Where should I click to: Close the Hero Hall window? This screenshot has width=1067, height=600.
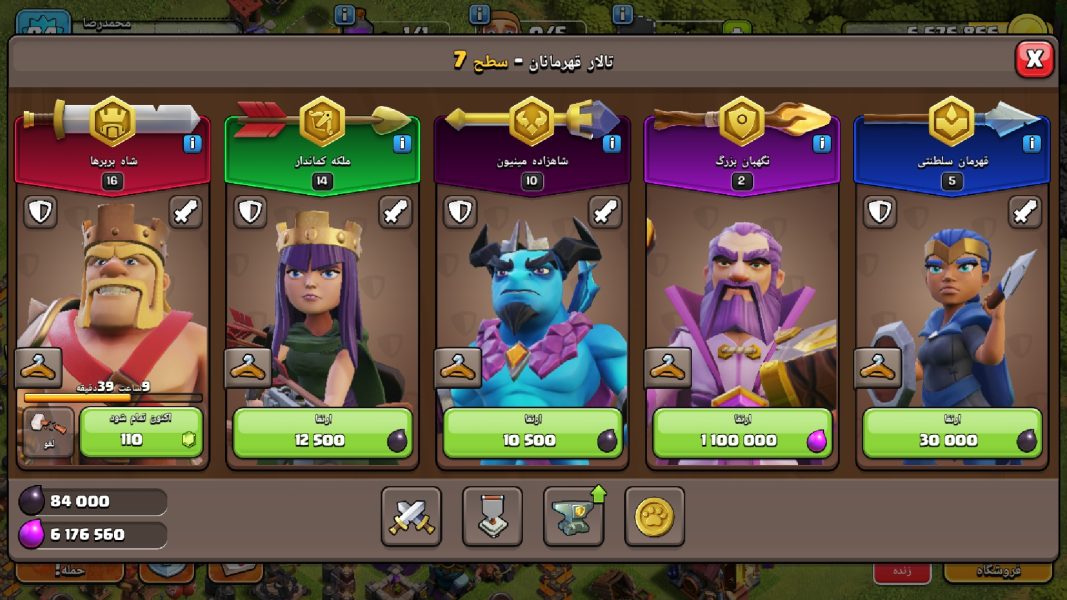tap(1034, 60)
